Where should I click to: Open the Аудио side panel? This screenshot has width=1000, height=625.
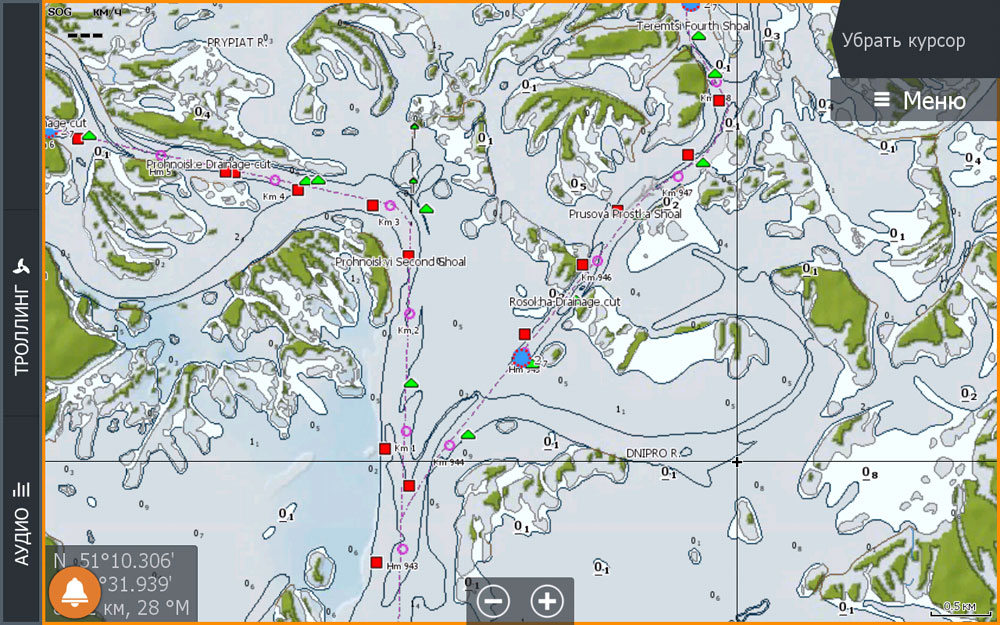click(21, 520)
